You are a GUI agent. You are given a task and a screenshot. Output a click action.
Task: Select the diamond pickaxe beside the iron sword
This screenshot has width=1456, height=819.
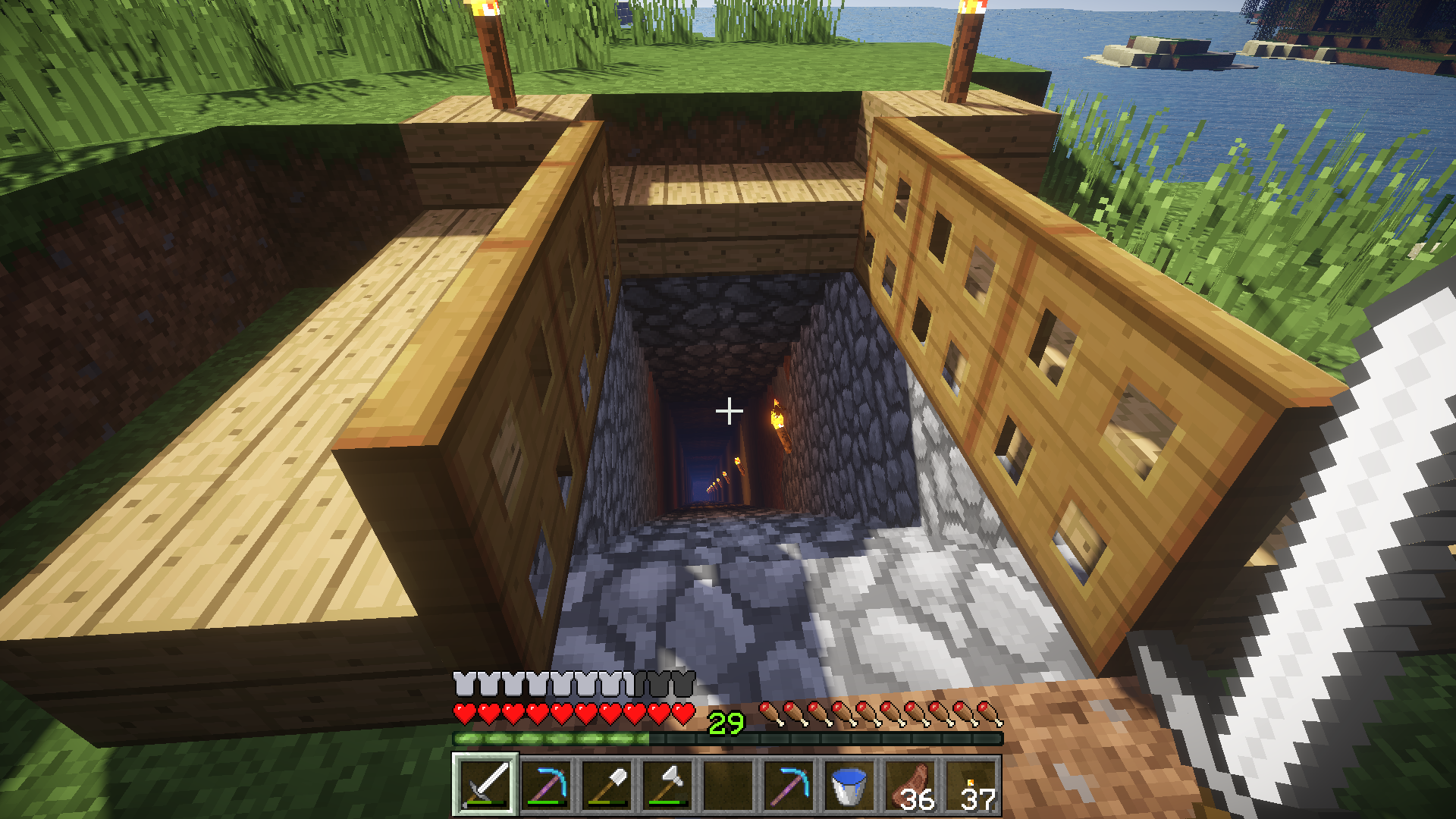coord(546,785)
